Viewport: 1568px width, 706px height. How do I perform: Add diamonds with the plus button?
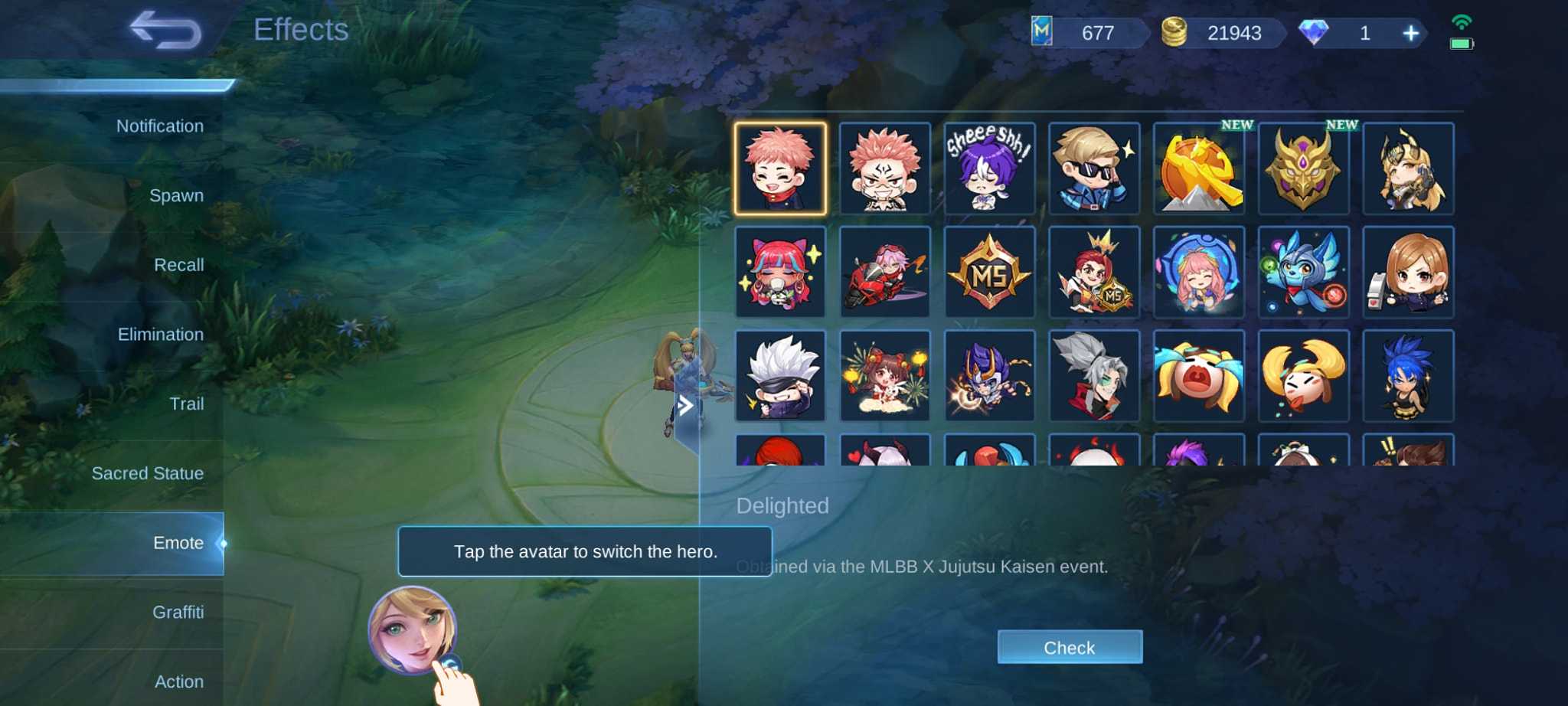tap(1411, 33)
